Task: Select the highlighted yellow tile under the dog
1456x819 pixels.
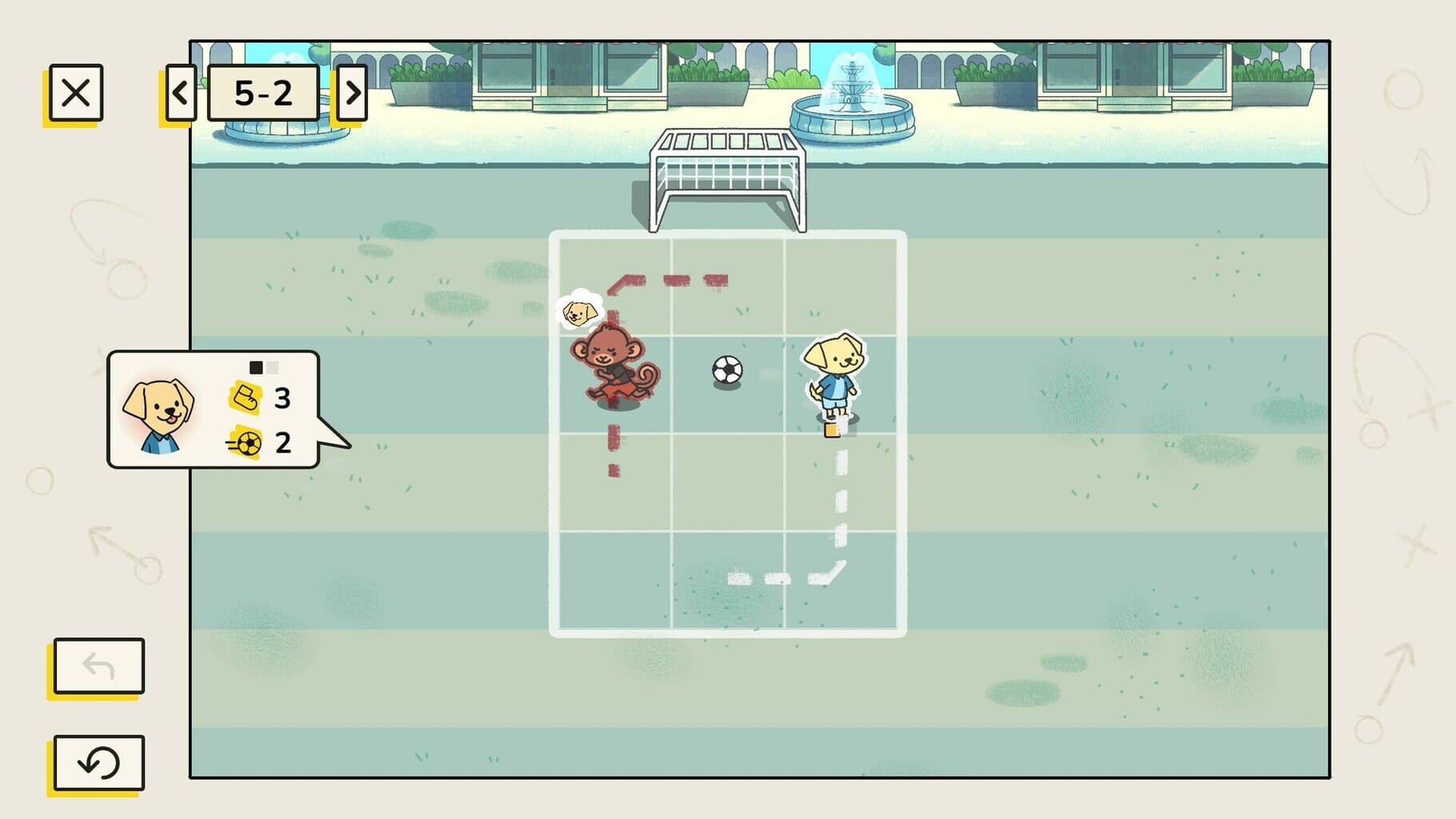Action: 833,429
